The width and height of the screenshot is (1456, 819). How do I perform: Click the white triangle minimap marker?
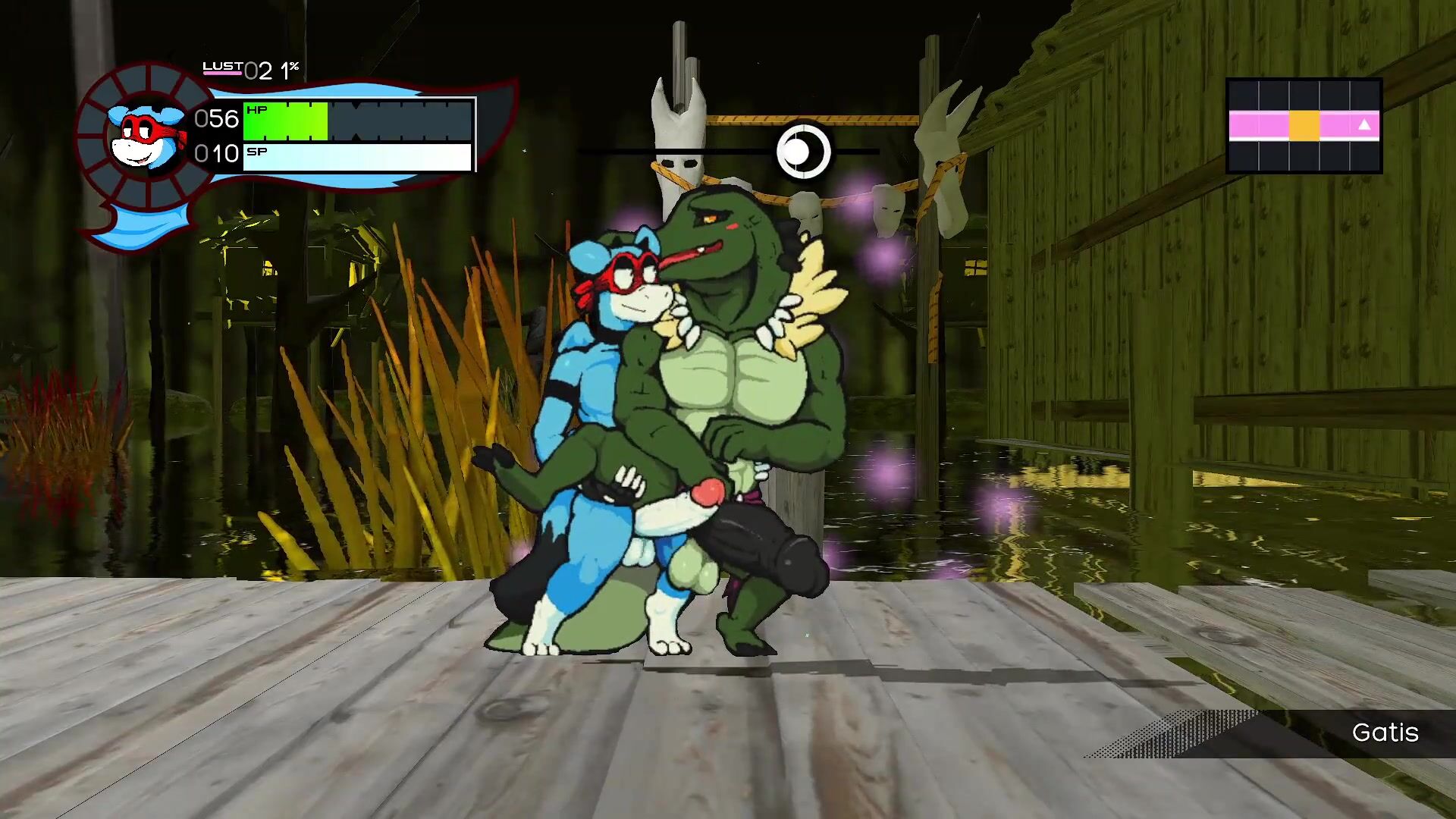1363,125
